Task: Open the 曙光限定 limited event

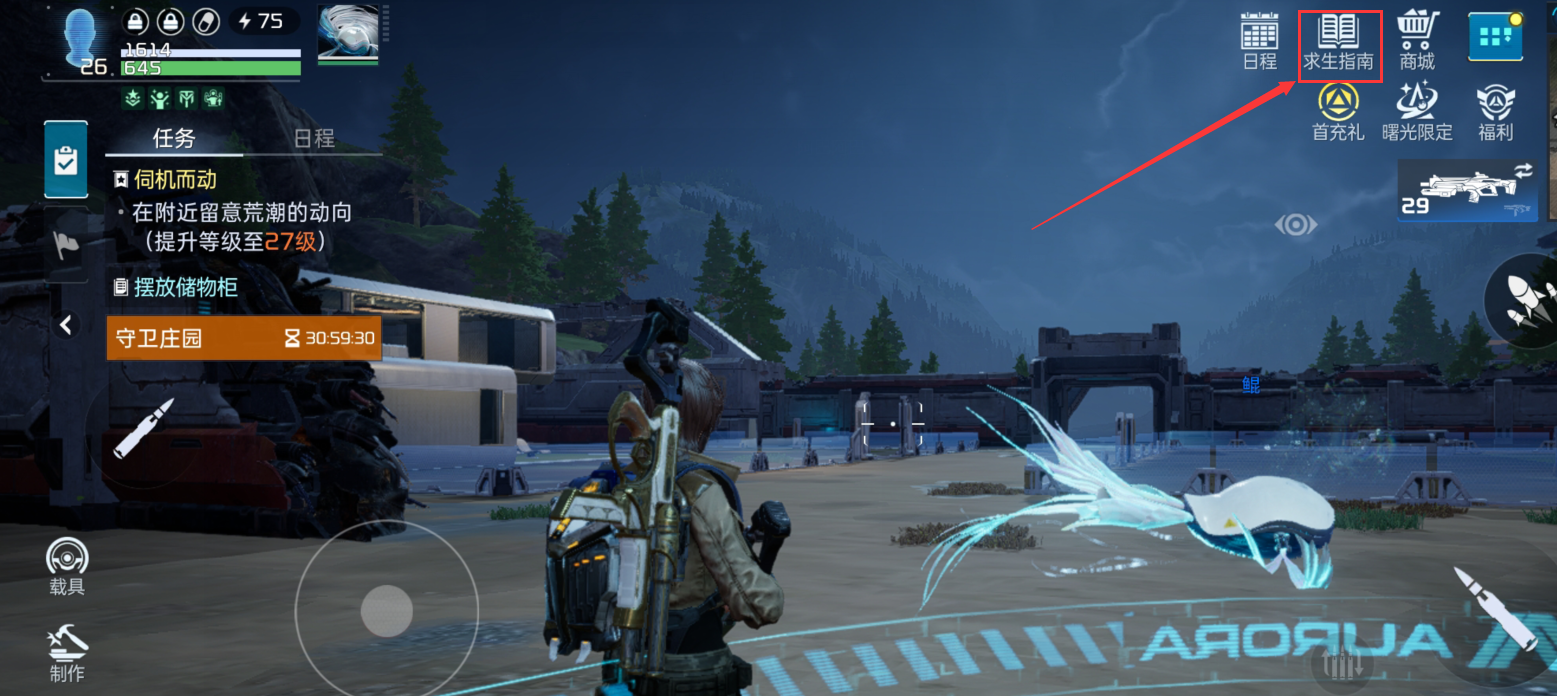Action: click(1417, 111)
